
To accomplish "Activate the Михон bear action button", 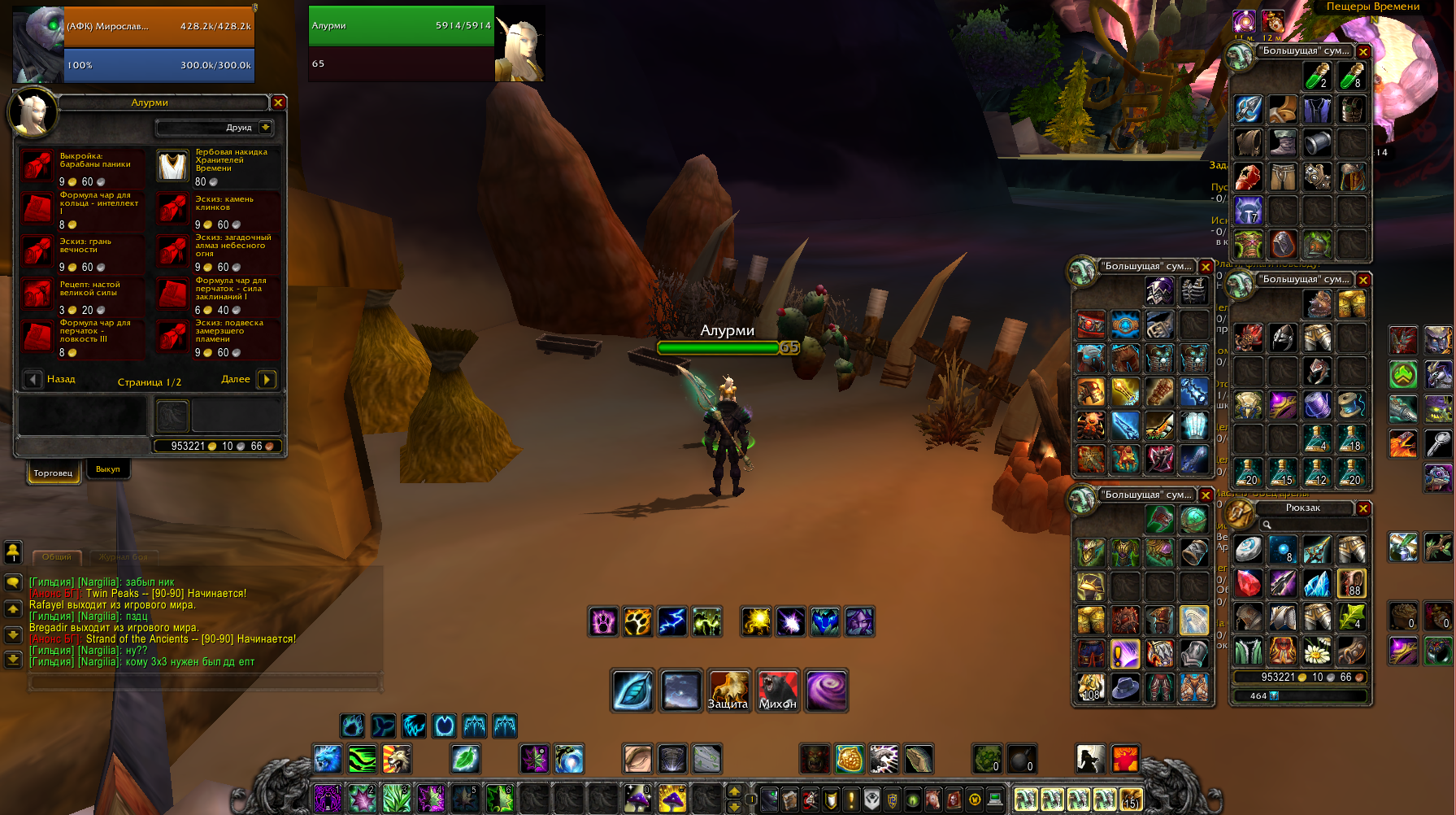I will point(777,691).
